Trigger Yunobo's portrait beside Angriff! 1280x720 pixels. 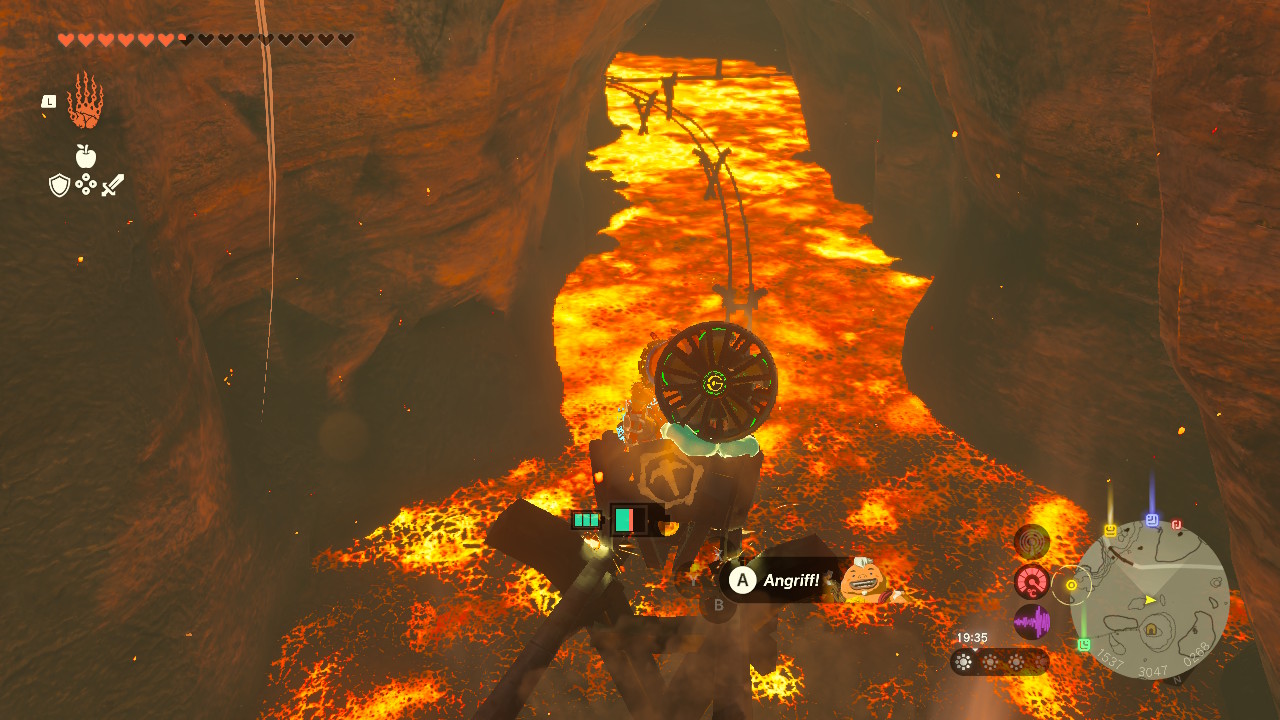[x=862, y=581]
